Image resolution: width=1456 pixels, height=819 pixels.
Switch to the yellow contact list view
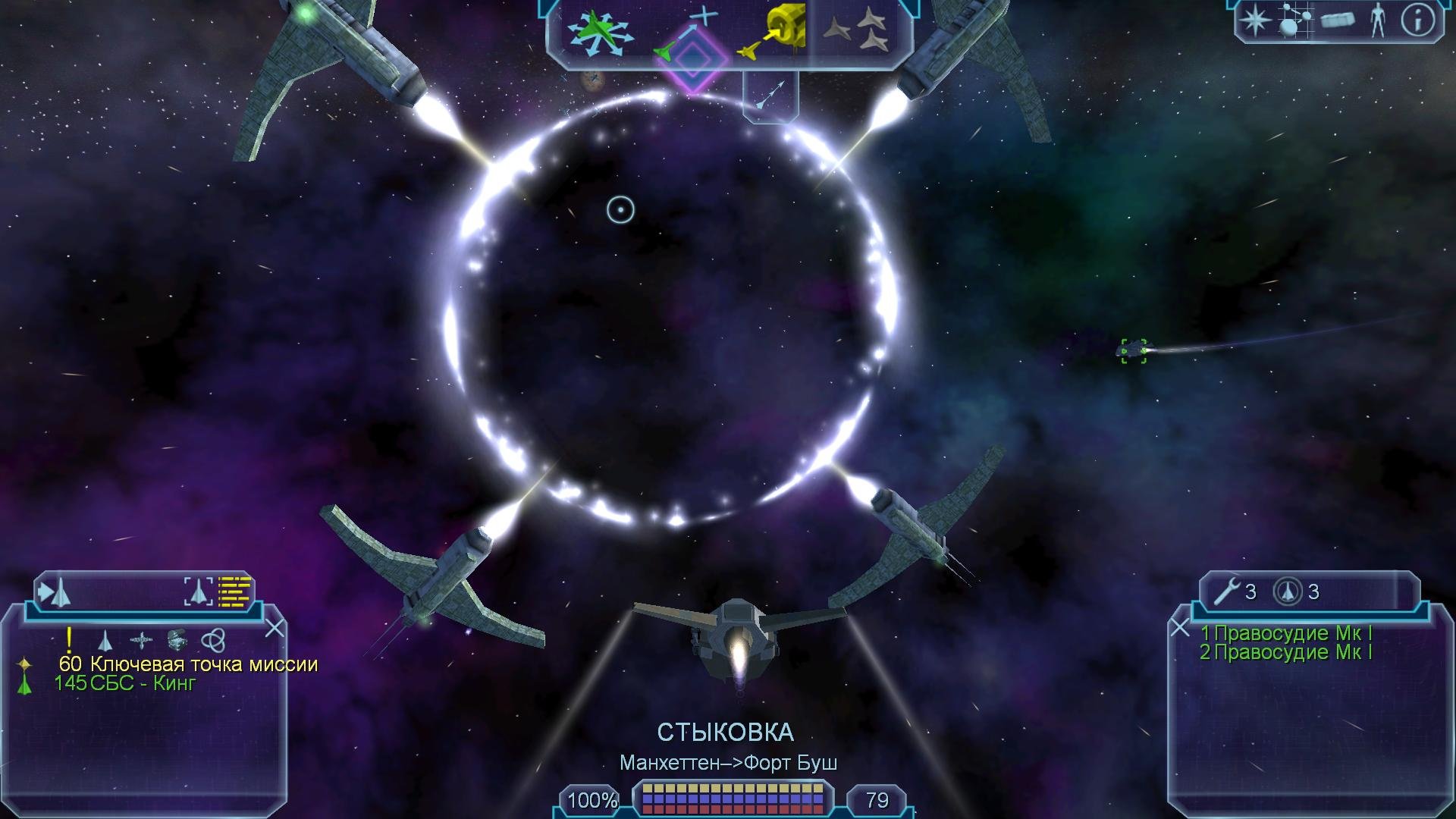tap(234, 591)
